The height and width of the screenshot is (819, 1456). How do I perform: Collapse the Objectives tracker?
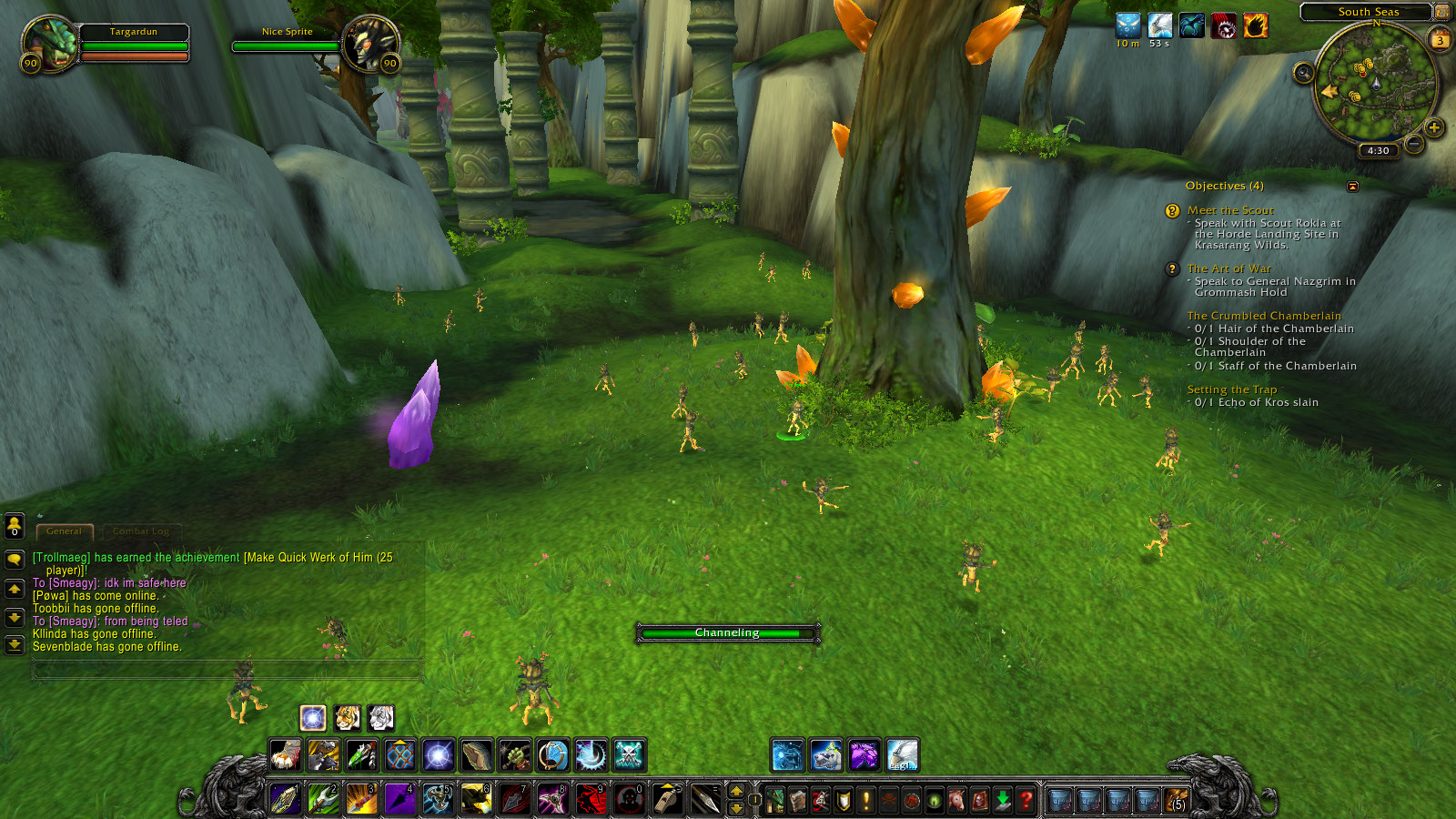click(x=1352, y=187)
